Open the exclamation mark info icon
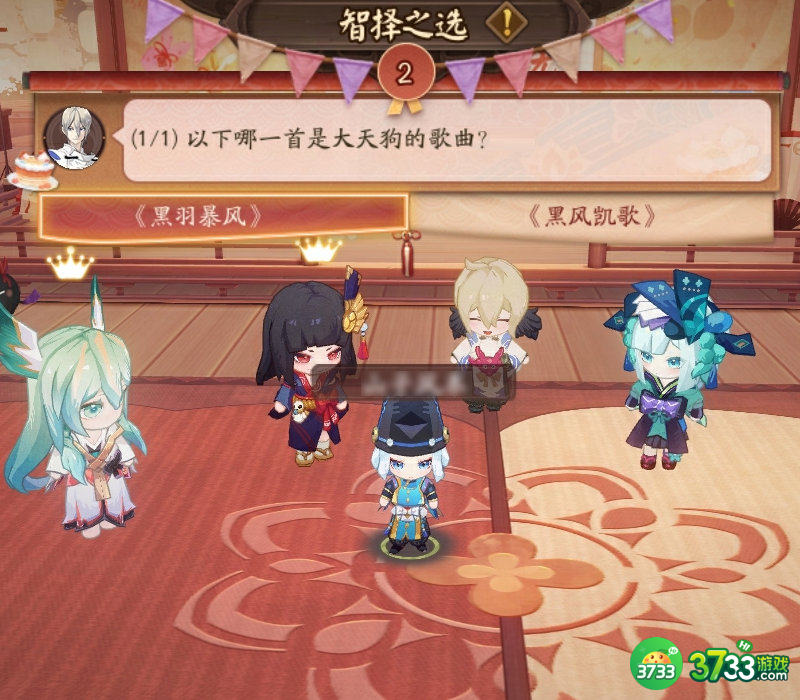Viewport: 800px width, 700px height. (x=509, y=23)
